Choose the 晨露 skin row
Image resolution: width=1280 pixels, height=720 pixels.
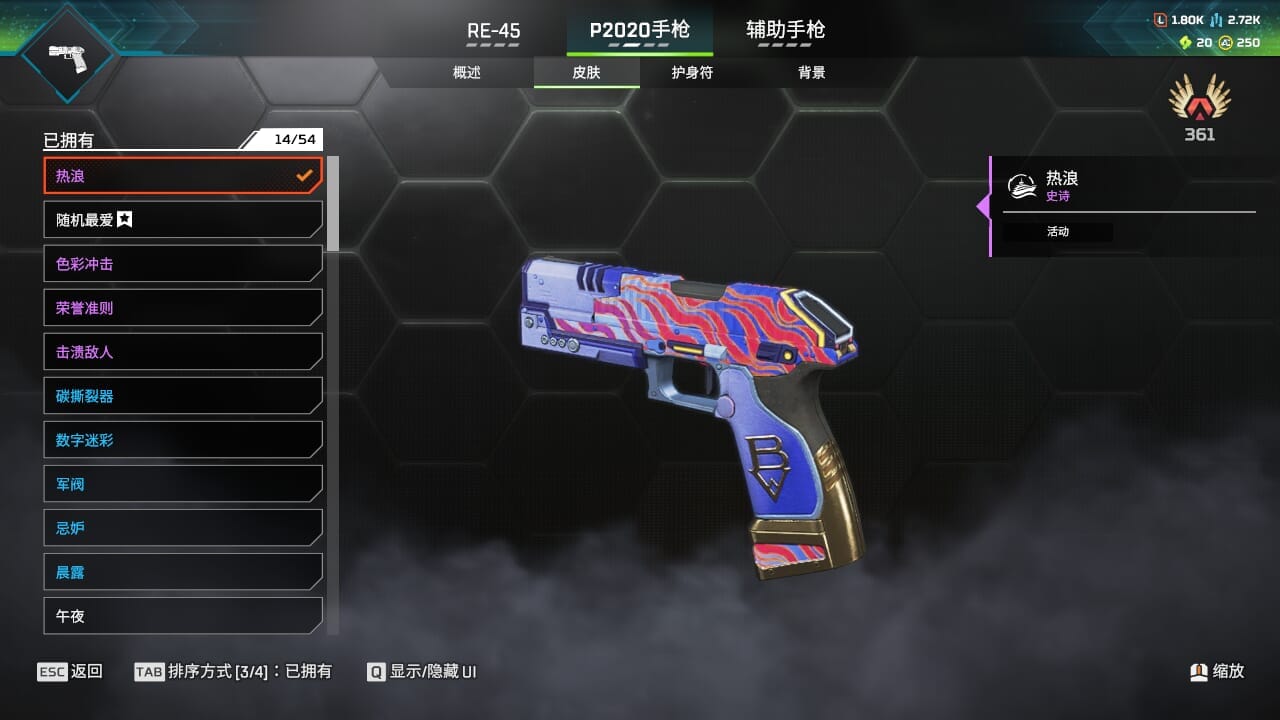[x=183, y=572]
